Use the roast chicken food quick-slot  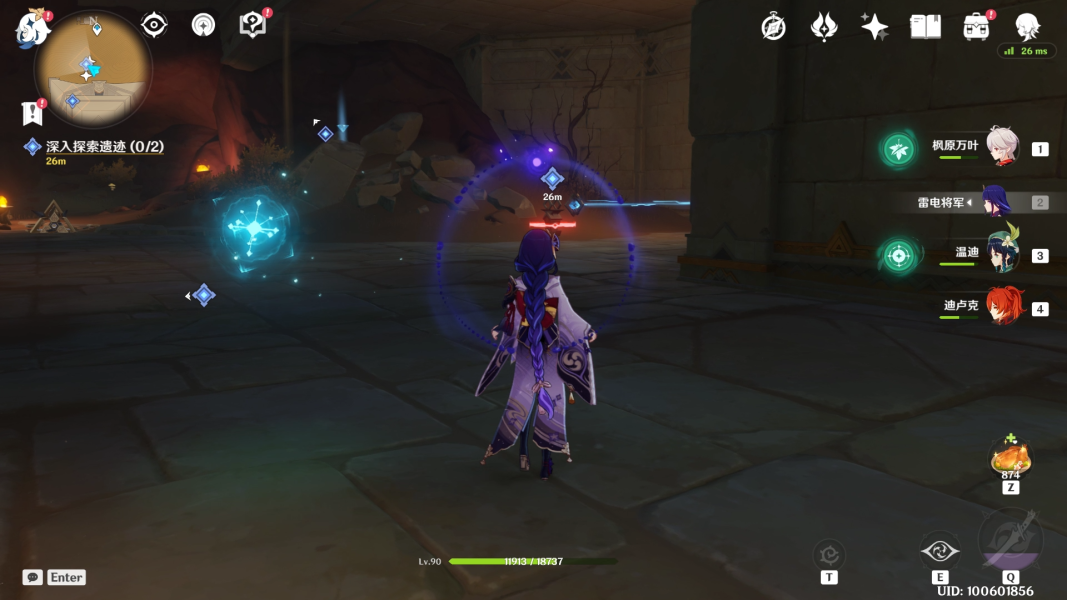point(1010,459)
